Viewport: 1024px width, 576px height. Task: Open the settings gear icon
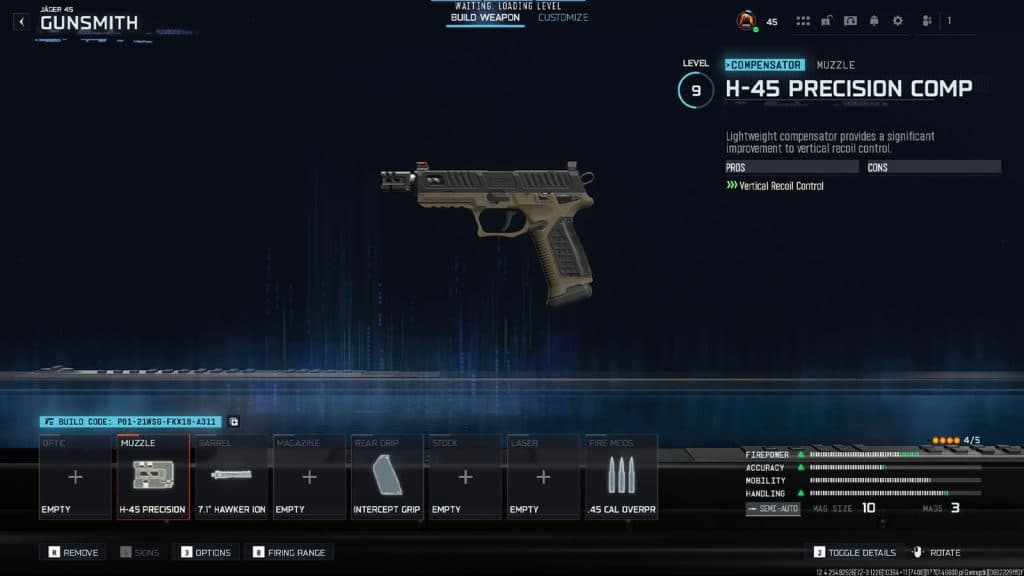point(897,21)
